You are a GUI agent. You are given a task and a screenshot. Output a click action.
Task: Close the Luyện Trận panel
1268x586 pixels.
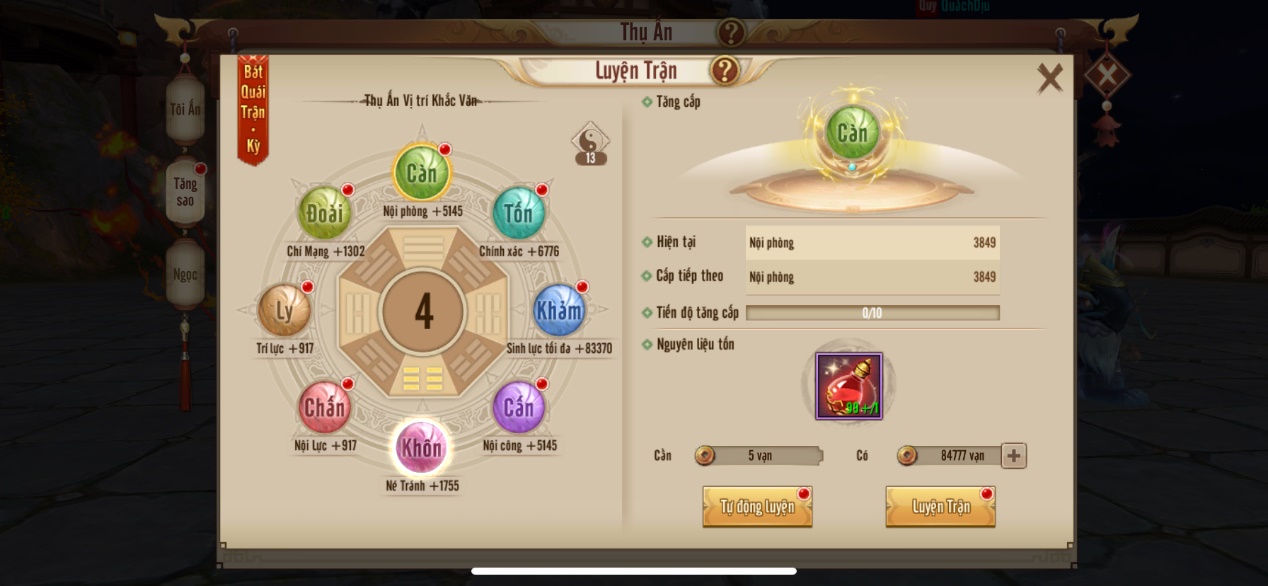pos(1049,78)
